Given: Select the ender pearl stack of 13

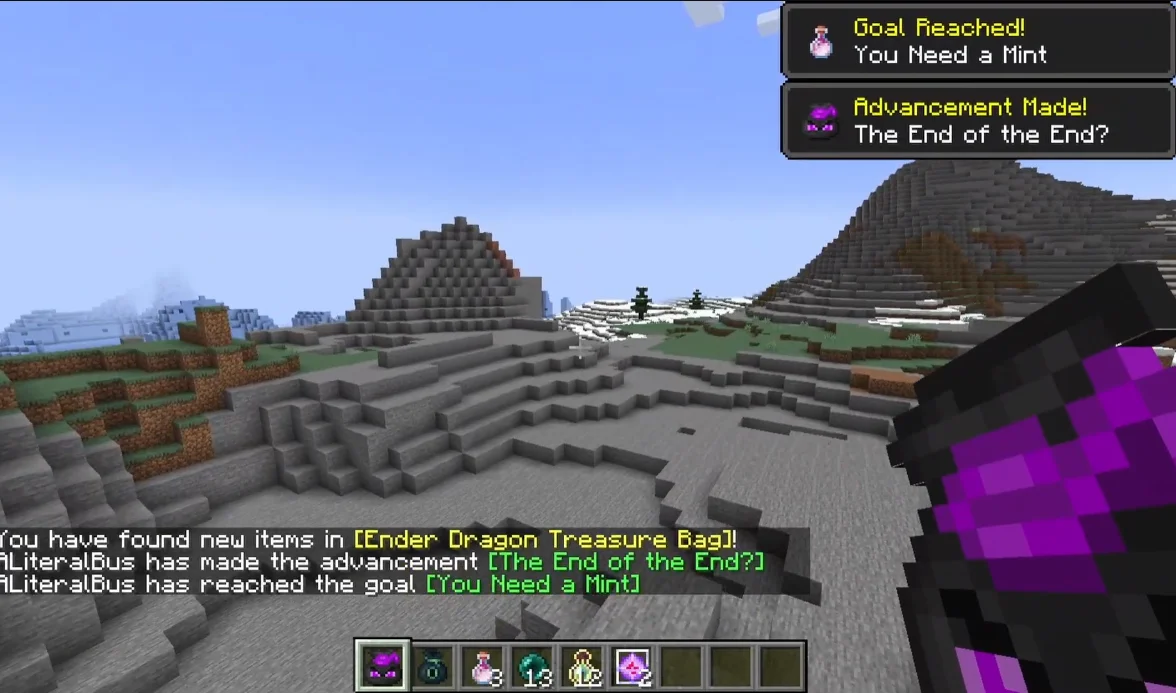Looking at the screenshot, I should 532,666.
